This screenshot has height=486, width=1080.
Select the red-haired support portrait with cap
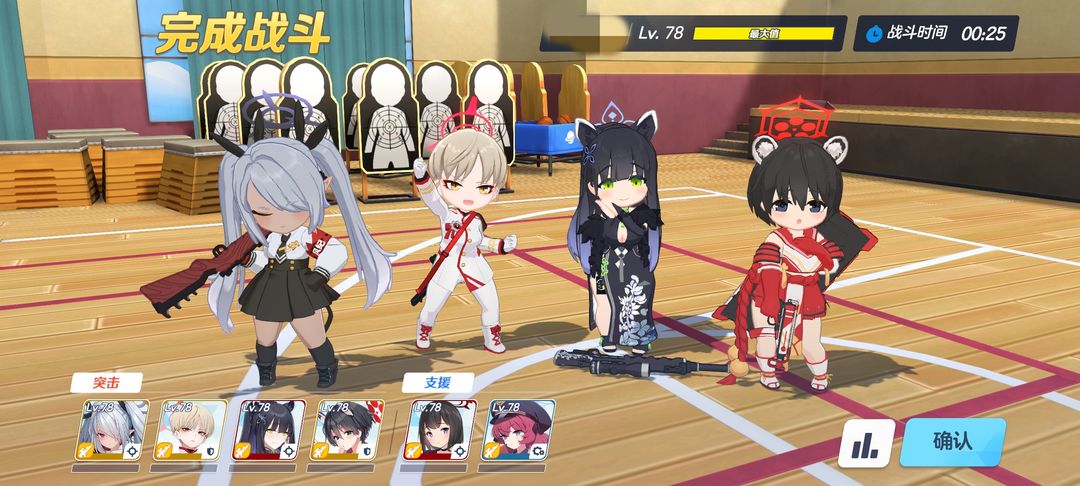[520, 430]
